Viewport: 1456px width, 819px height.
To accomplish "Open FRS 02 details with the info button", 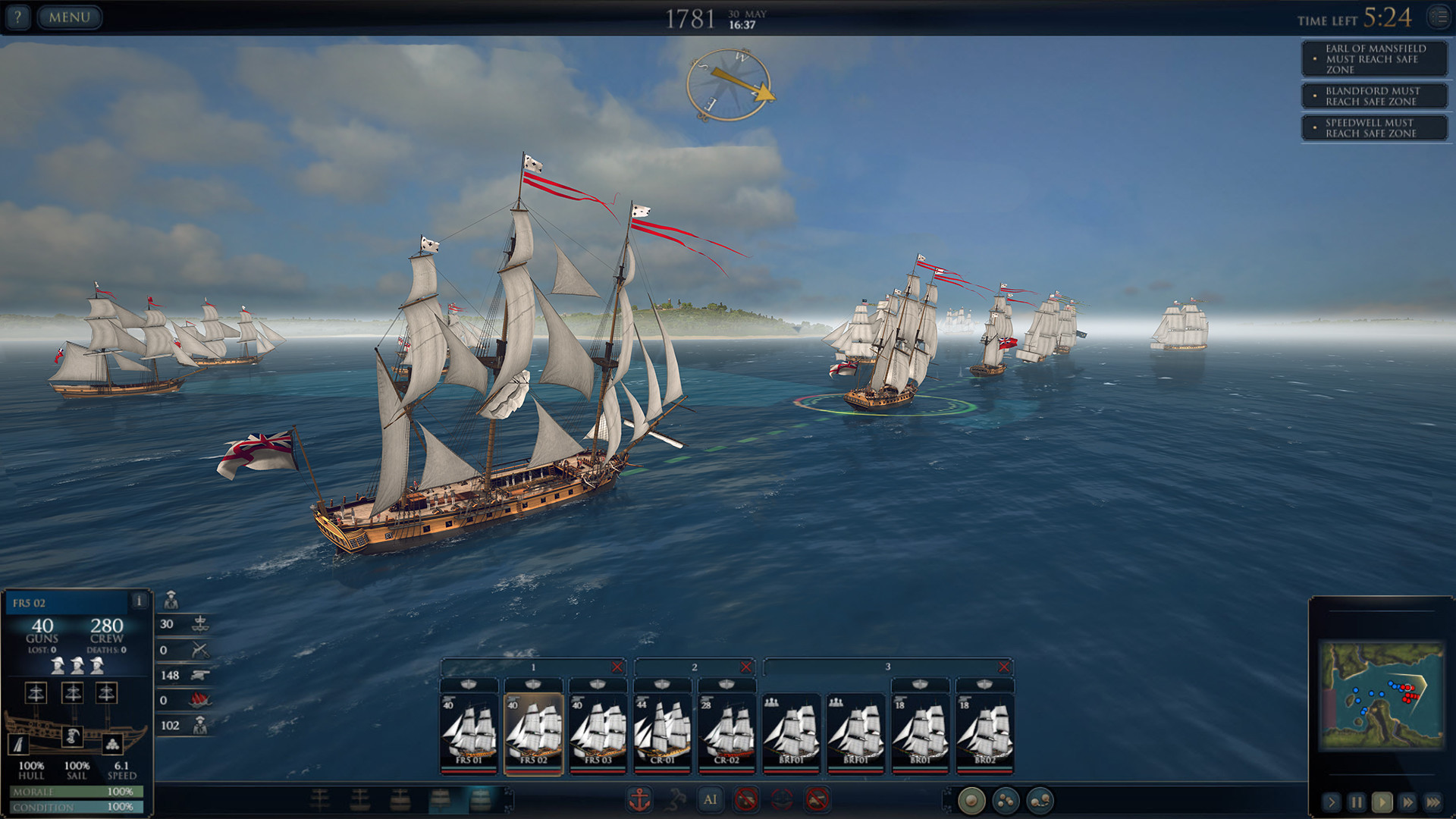I will coord(140,600).
